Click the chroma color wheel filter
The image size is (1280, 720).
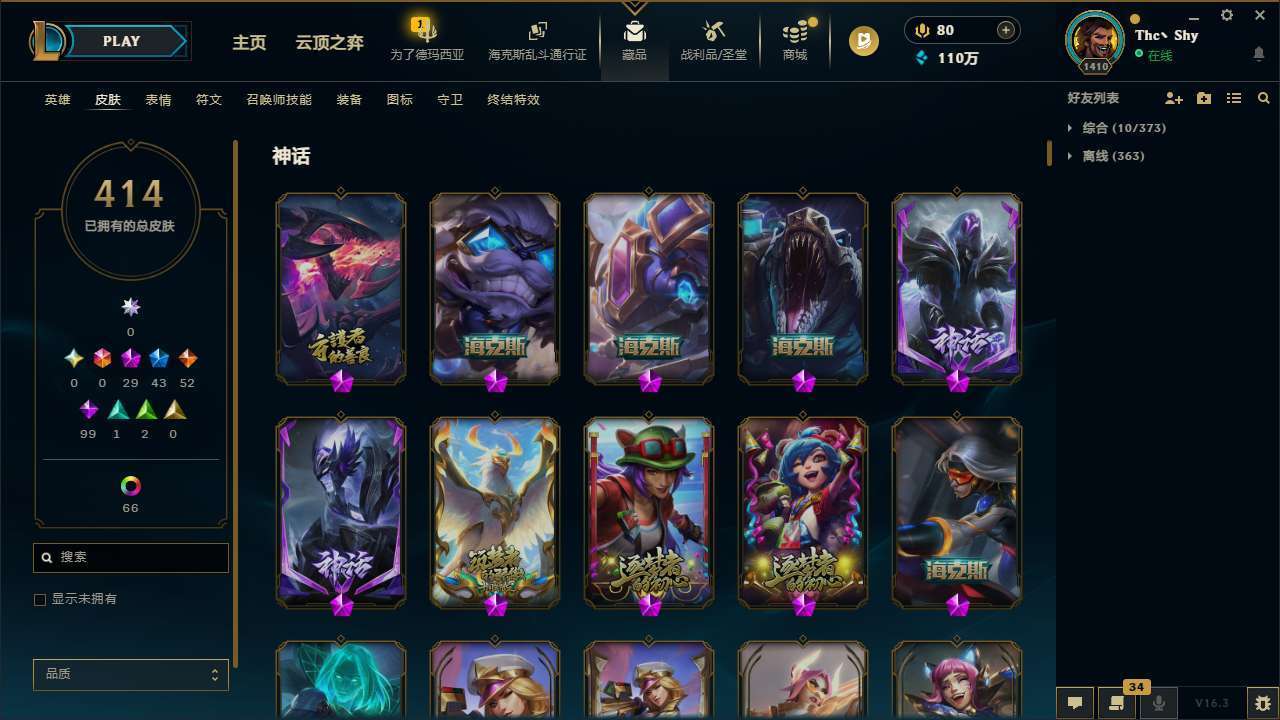tap(130, 487)
